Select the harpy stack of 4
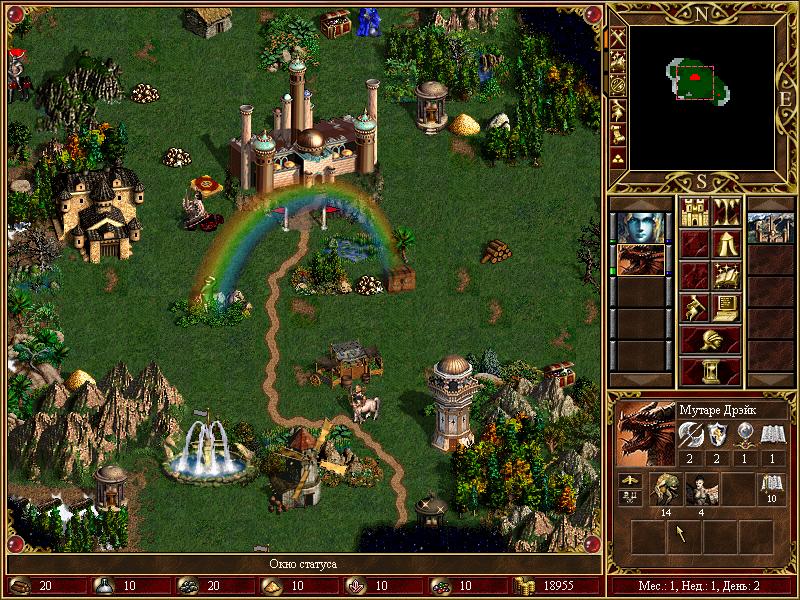Viewport: 800px width, 600px height. tap(700, 491)
